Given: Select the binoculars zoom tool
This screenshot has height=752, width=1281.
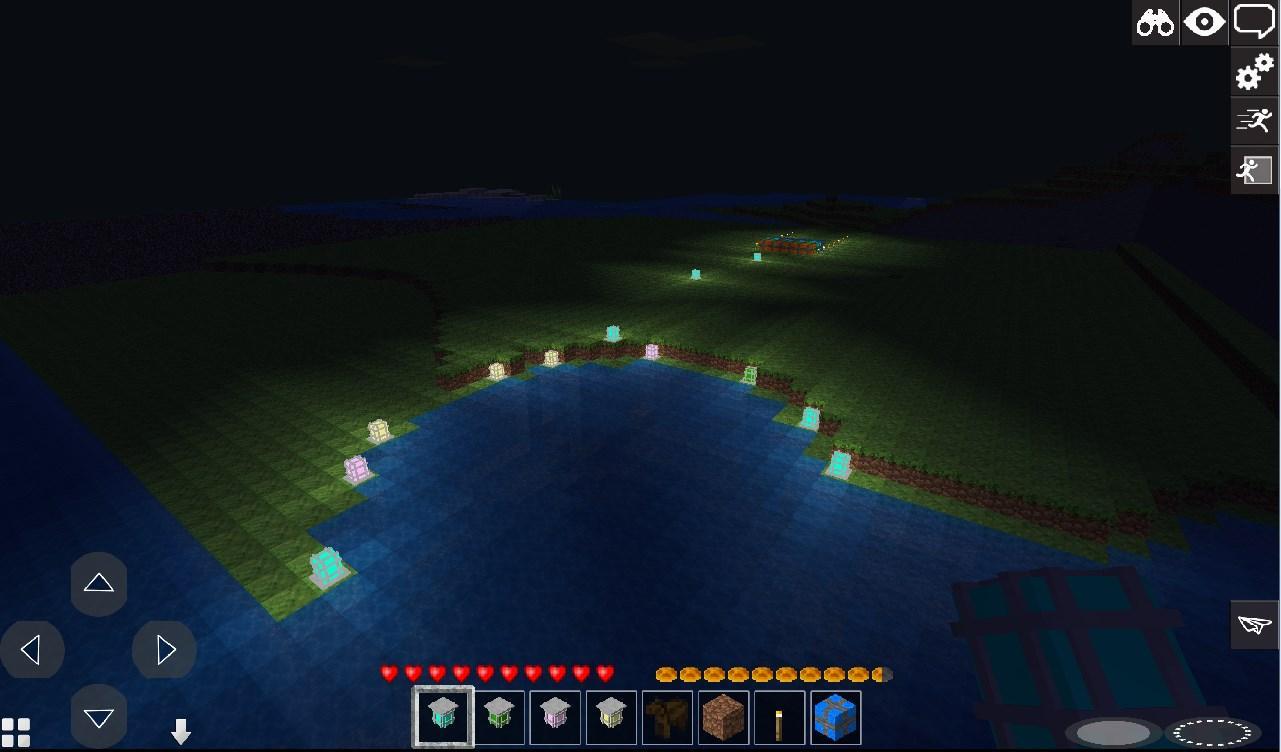Looking at the screenshot, I should tap(1155, 22).
